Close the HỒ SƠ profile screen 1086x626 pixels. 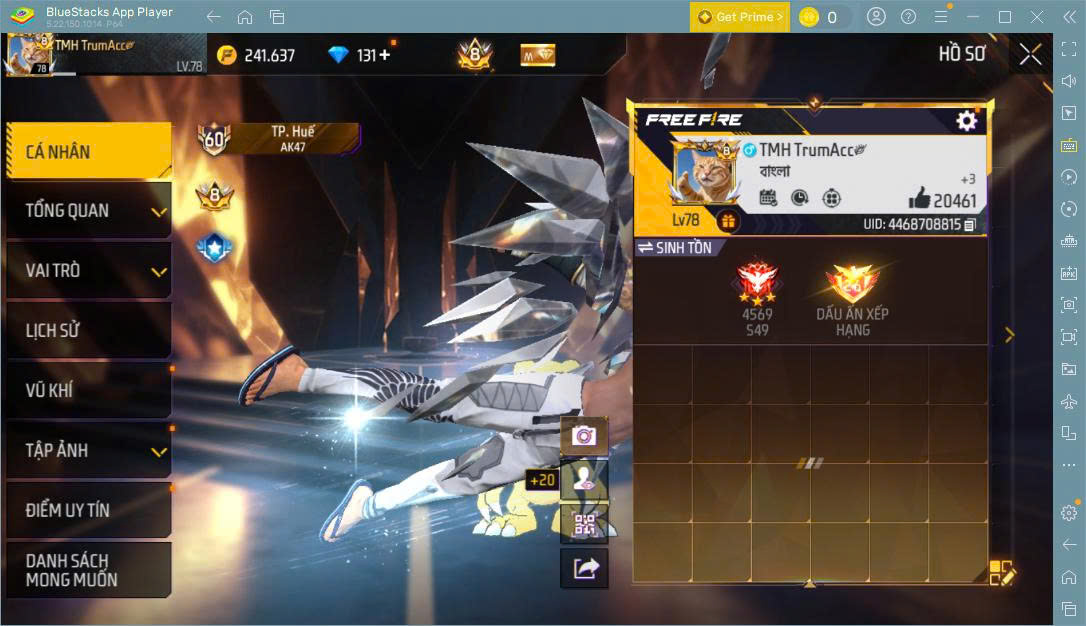(x=1030, y=55)
